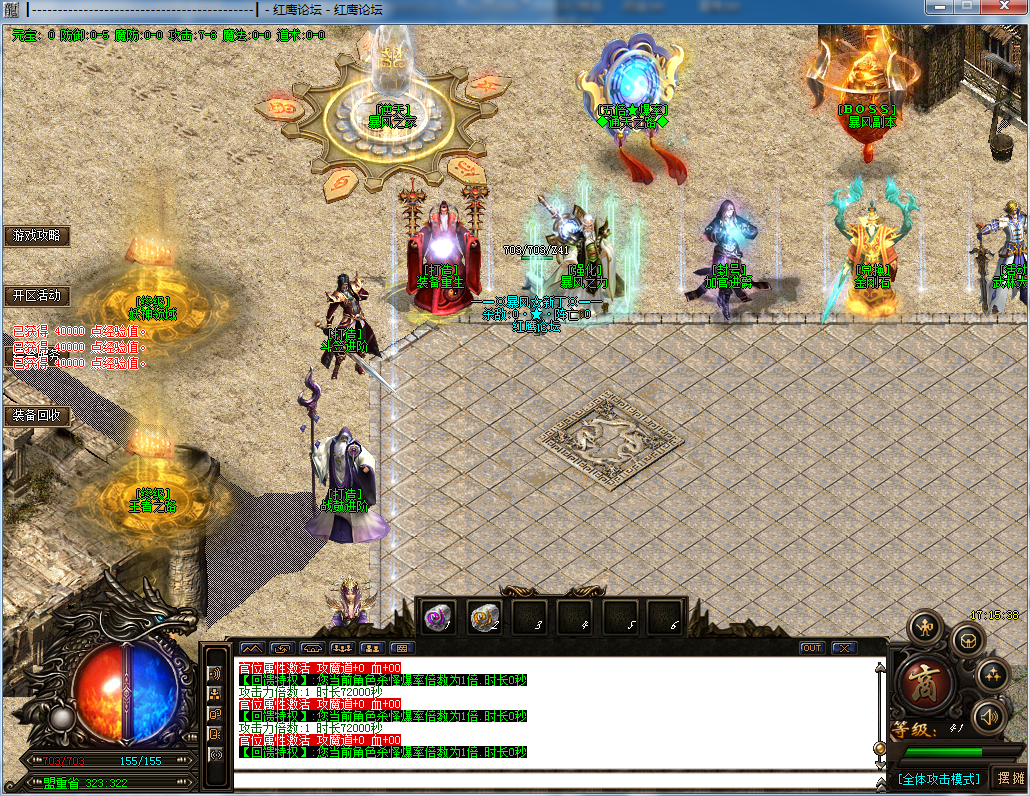This screenshot has width=1030, height=796.
Task: Open the 开区活动 server events button
Action: tap(37, 296)
